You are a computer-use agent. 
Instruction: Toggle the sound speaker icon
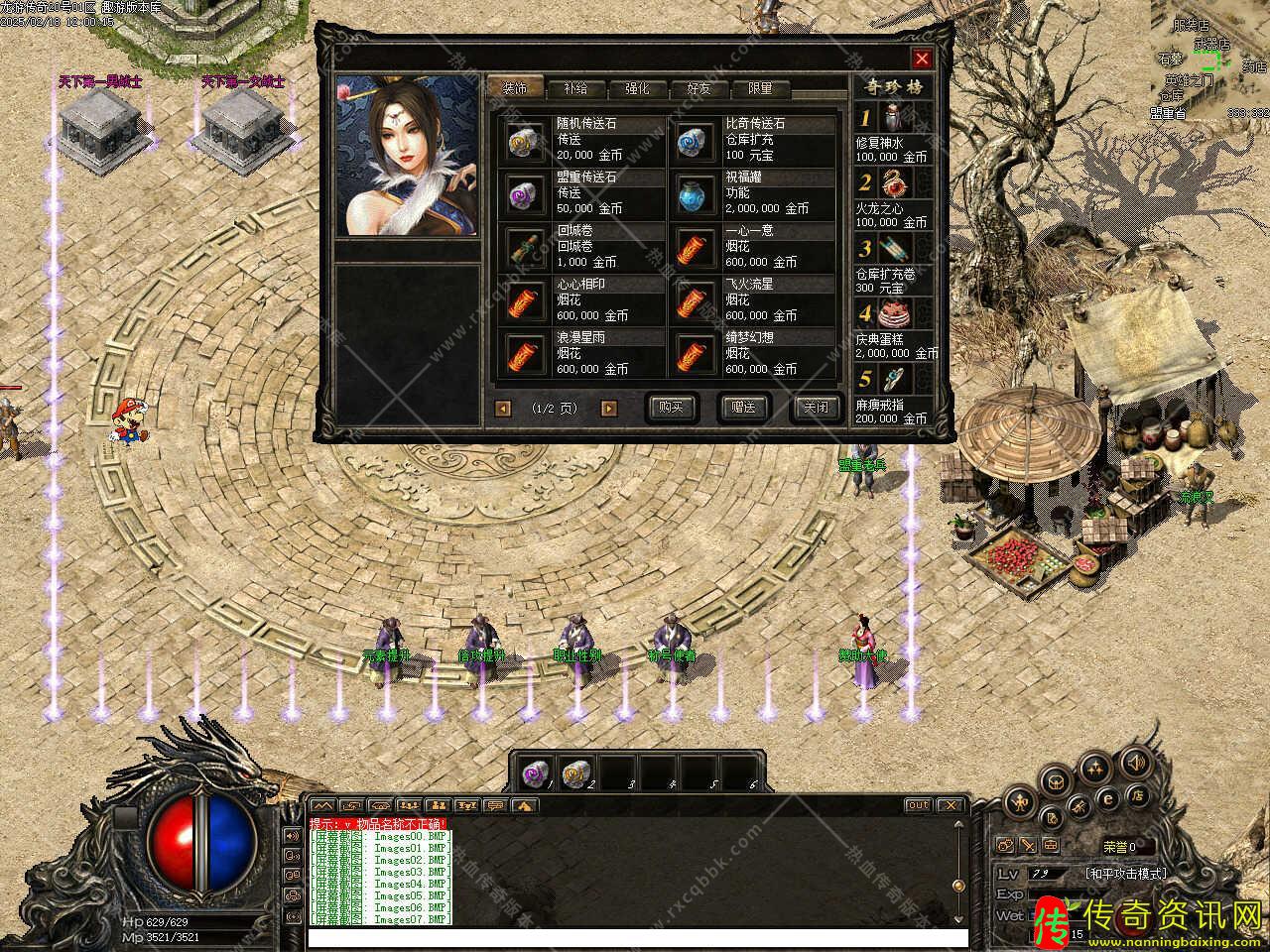[1136, 764]
